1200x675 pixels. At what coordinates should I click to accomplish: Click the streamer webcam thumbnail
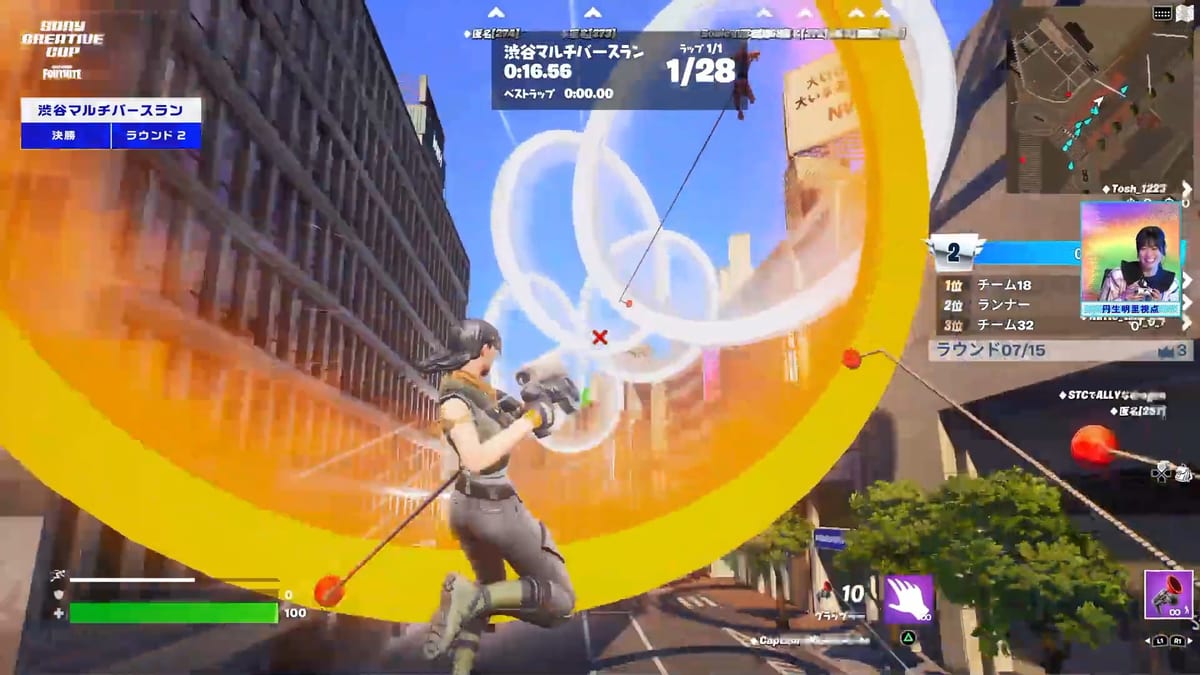(x=1130, y=259)
